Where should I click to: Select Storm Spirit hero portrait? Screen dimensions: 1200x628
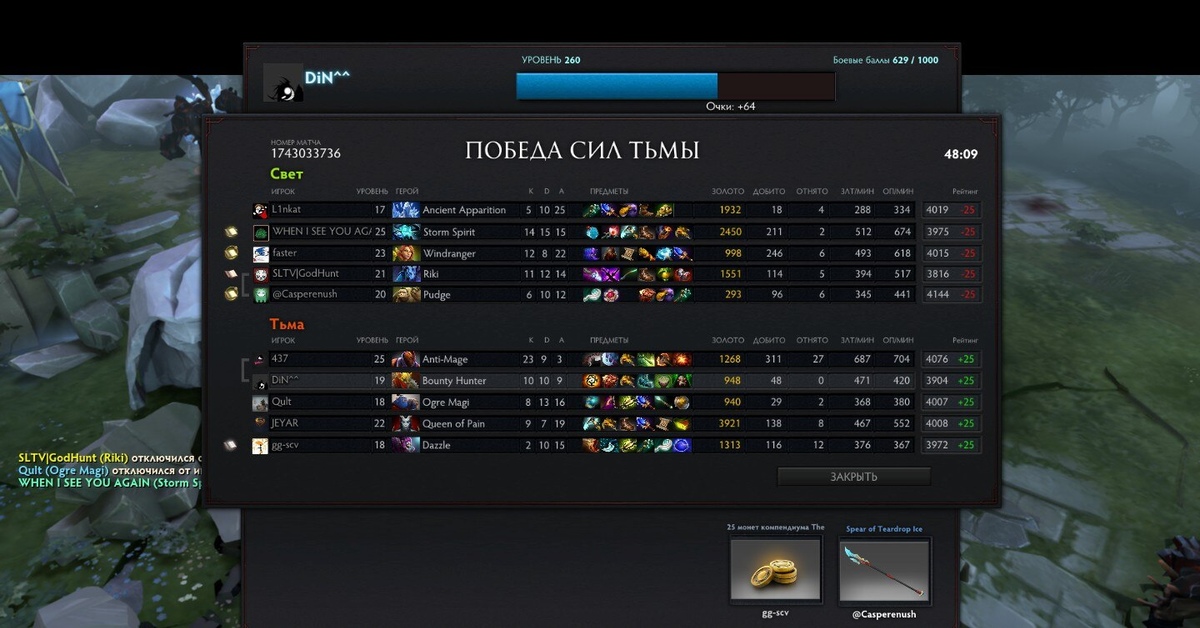(x=406, y=232)
